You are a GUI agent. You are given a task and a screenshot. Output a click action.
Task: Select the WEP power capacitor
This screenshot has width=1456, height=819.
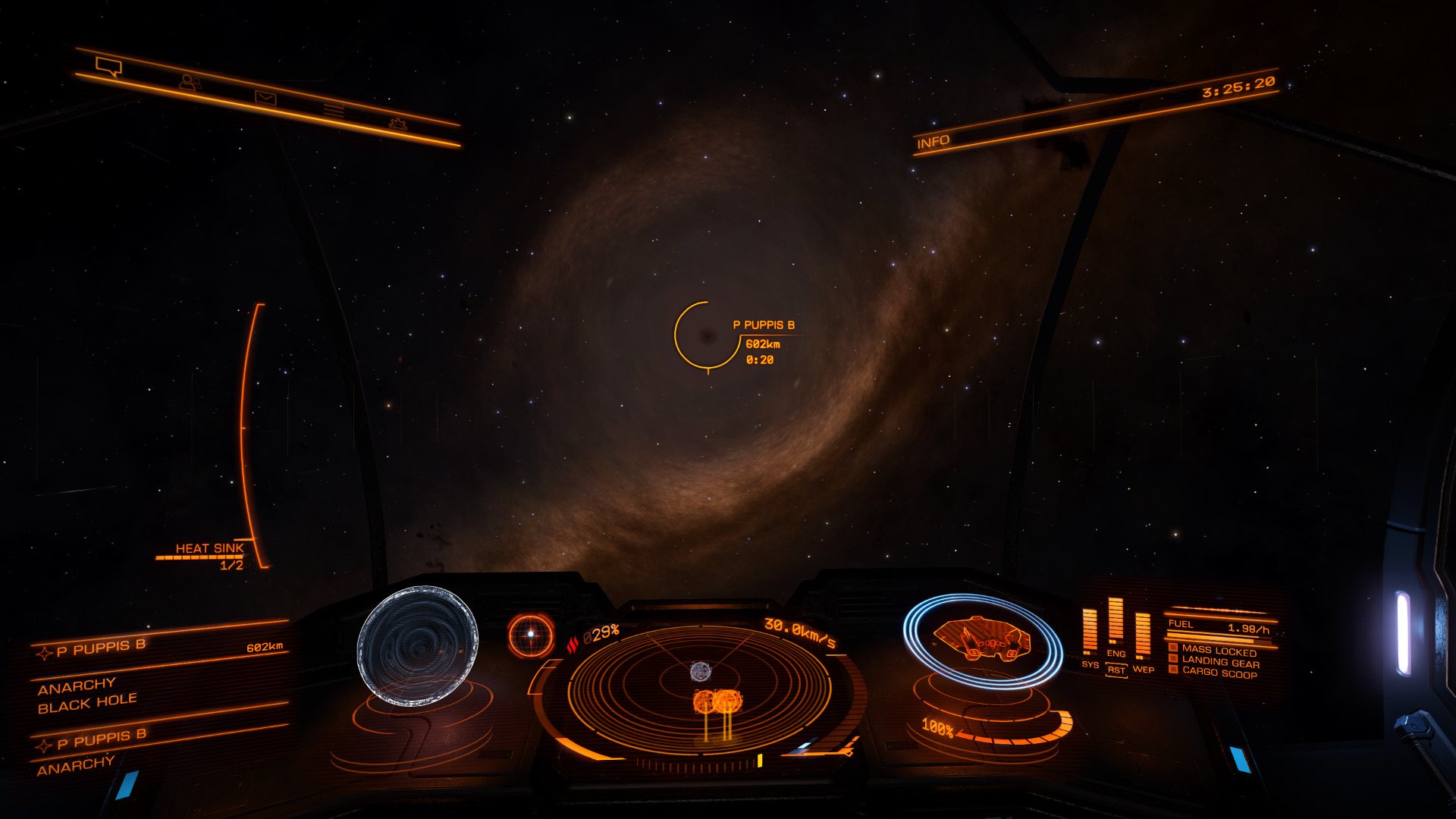pyautogui.click(x=1143, y=635)
